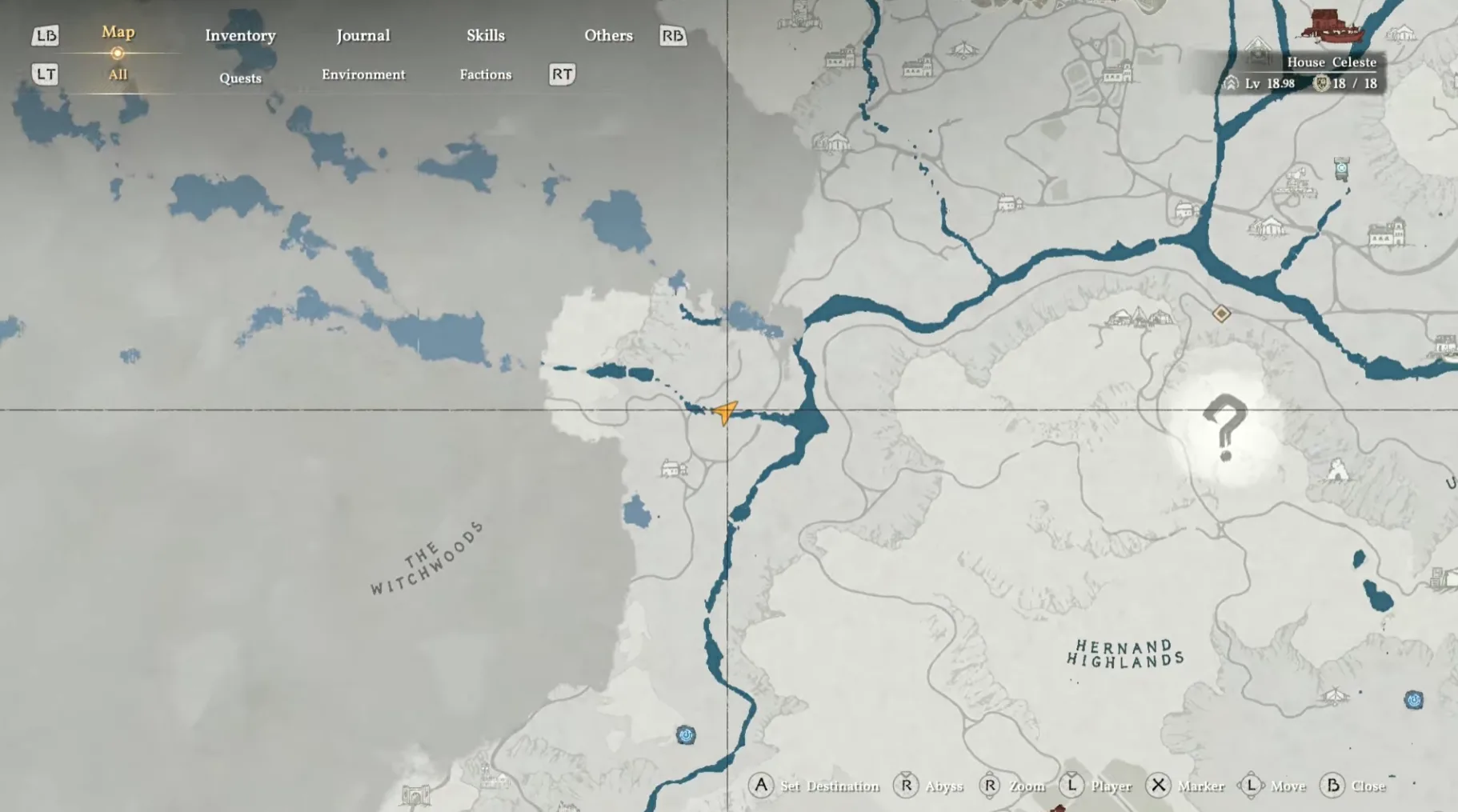Image resolution: width=1458 pixels, height=812 pixels.
Task: Select the LT trigger prompt for category cycling
Action: click(45, 74)
